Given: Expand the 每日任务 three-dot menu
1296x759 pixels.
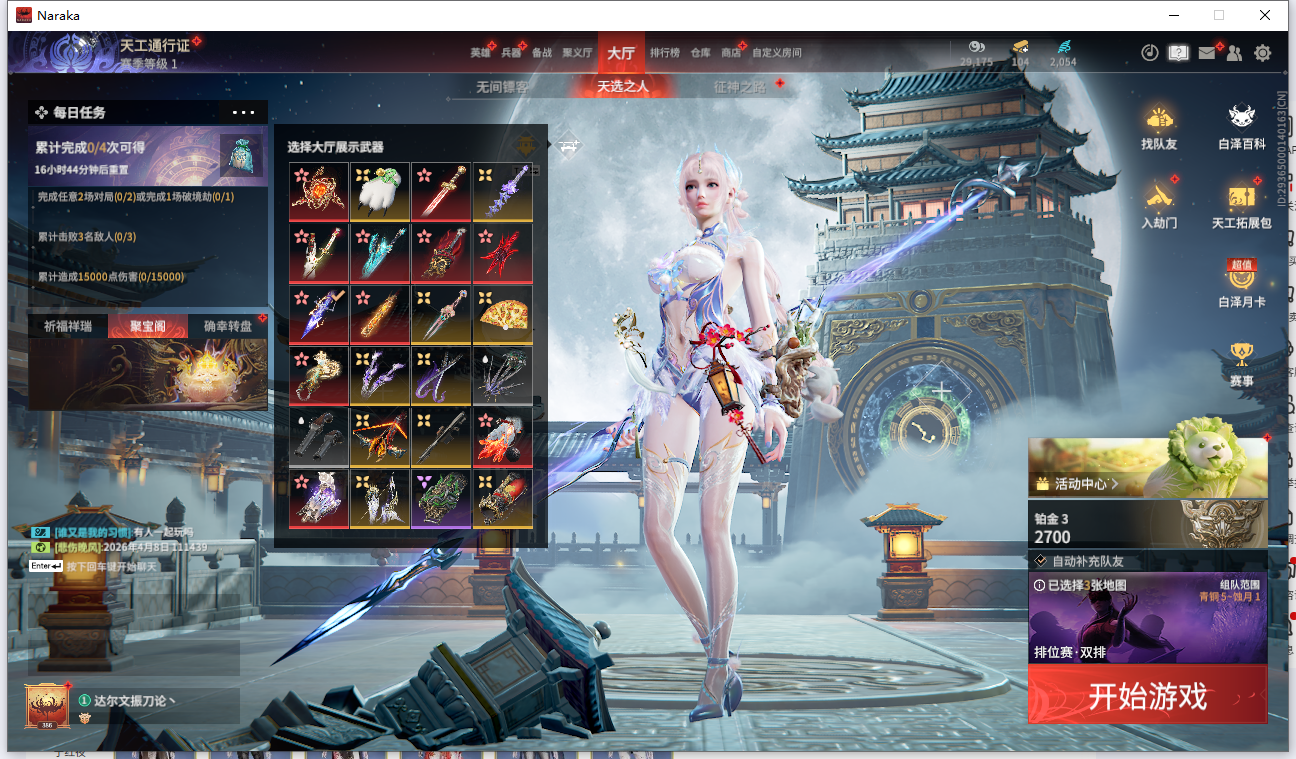Looking at the screenshot, I should click(244, 113).
